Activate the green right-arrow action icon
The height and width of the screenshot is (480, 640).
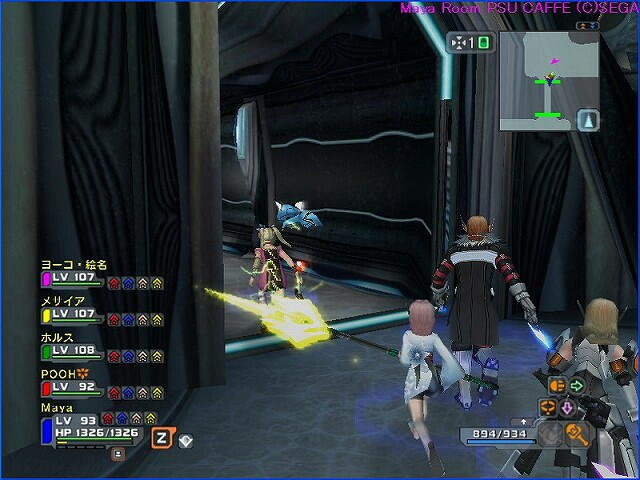pyautogui.click(x=577, y=385)
